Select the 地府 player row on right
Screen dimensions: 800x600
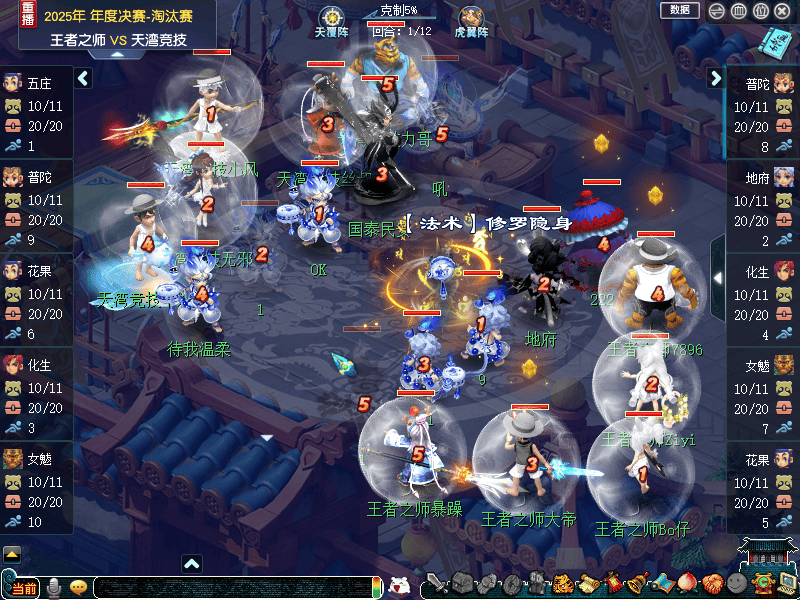coord(763,209)
